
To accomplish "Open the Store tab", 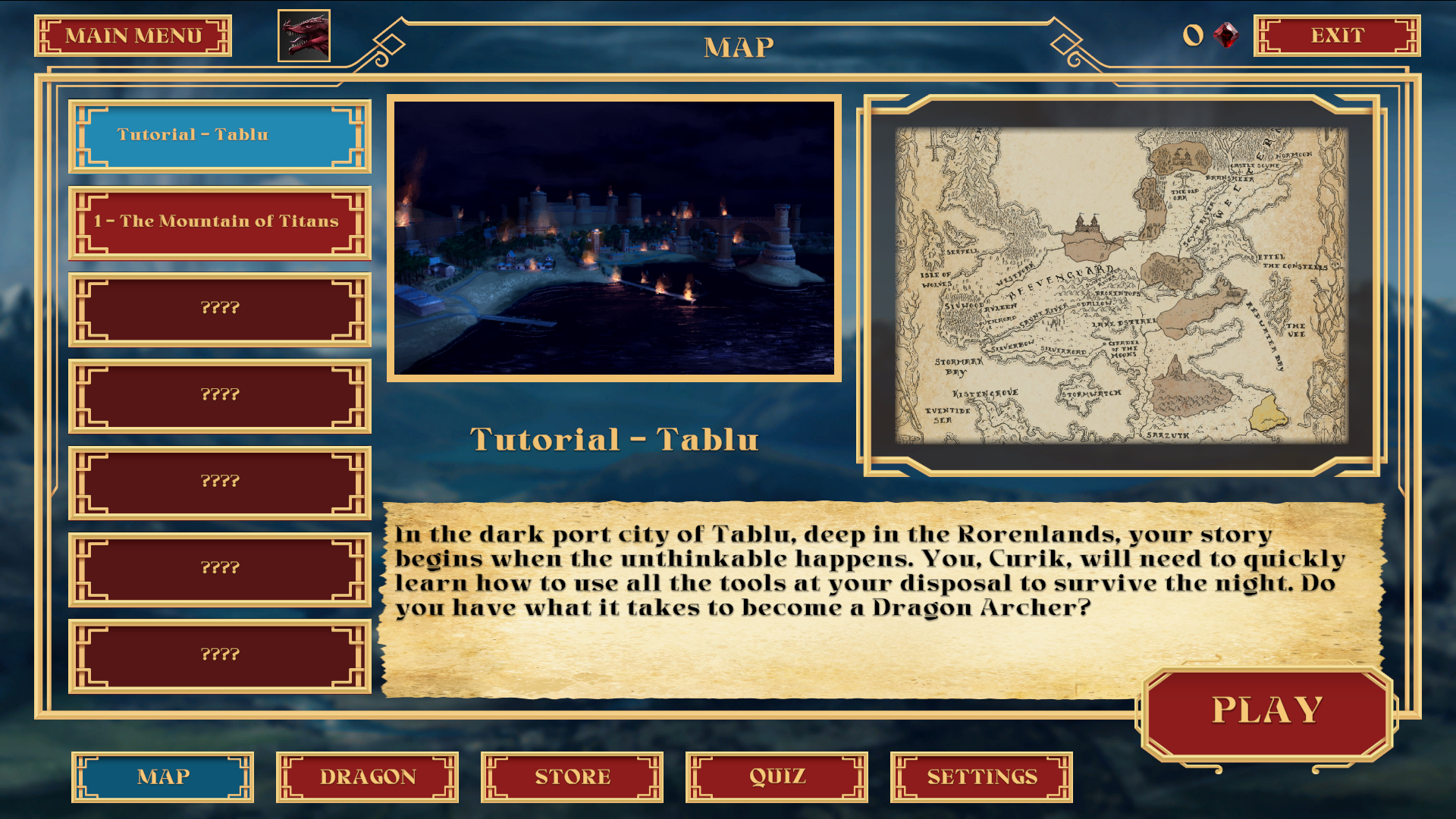I will 572,777.
